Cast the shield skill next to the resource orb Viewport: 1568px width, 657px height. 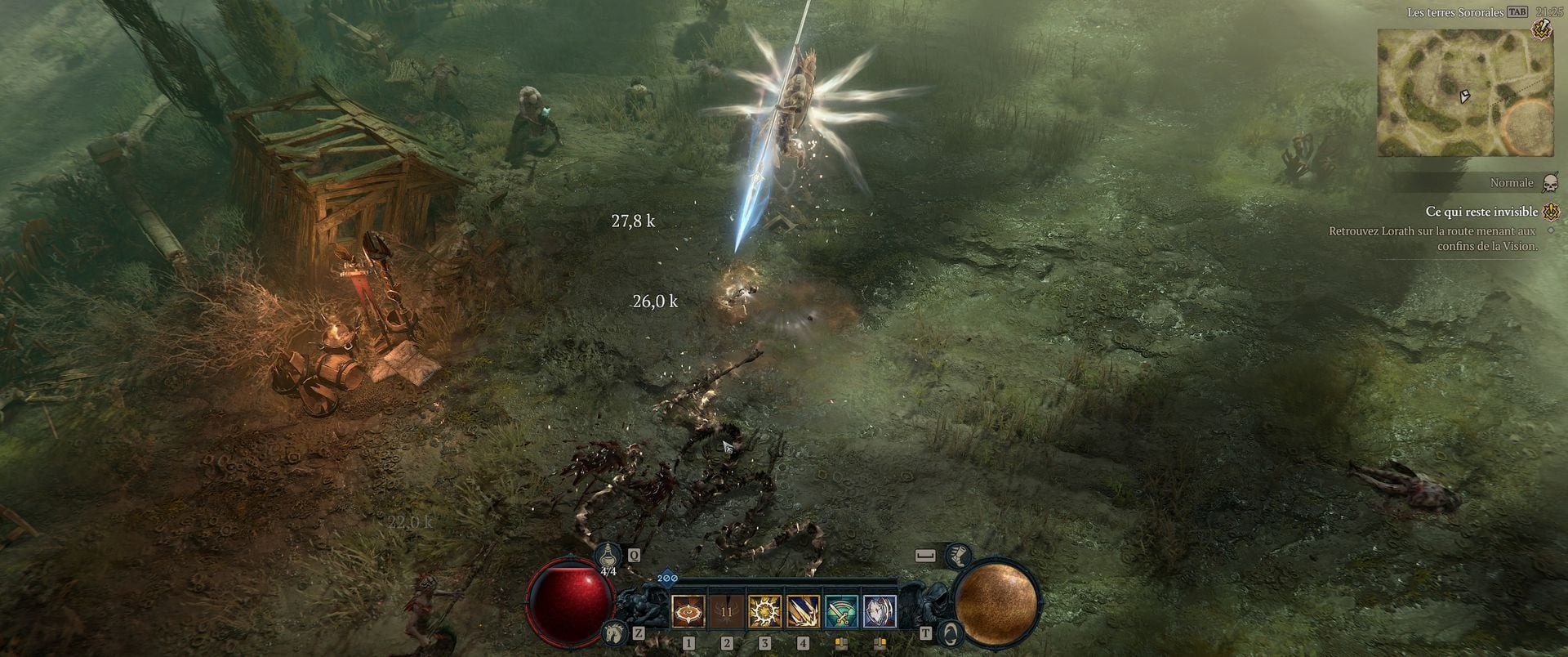(x=880, y=611)
